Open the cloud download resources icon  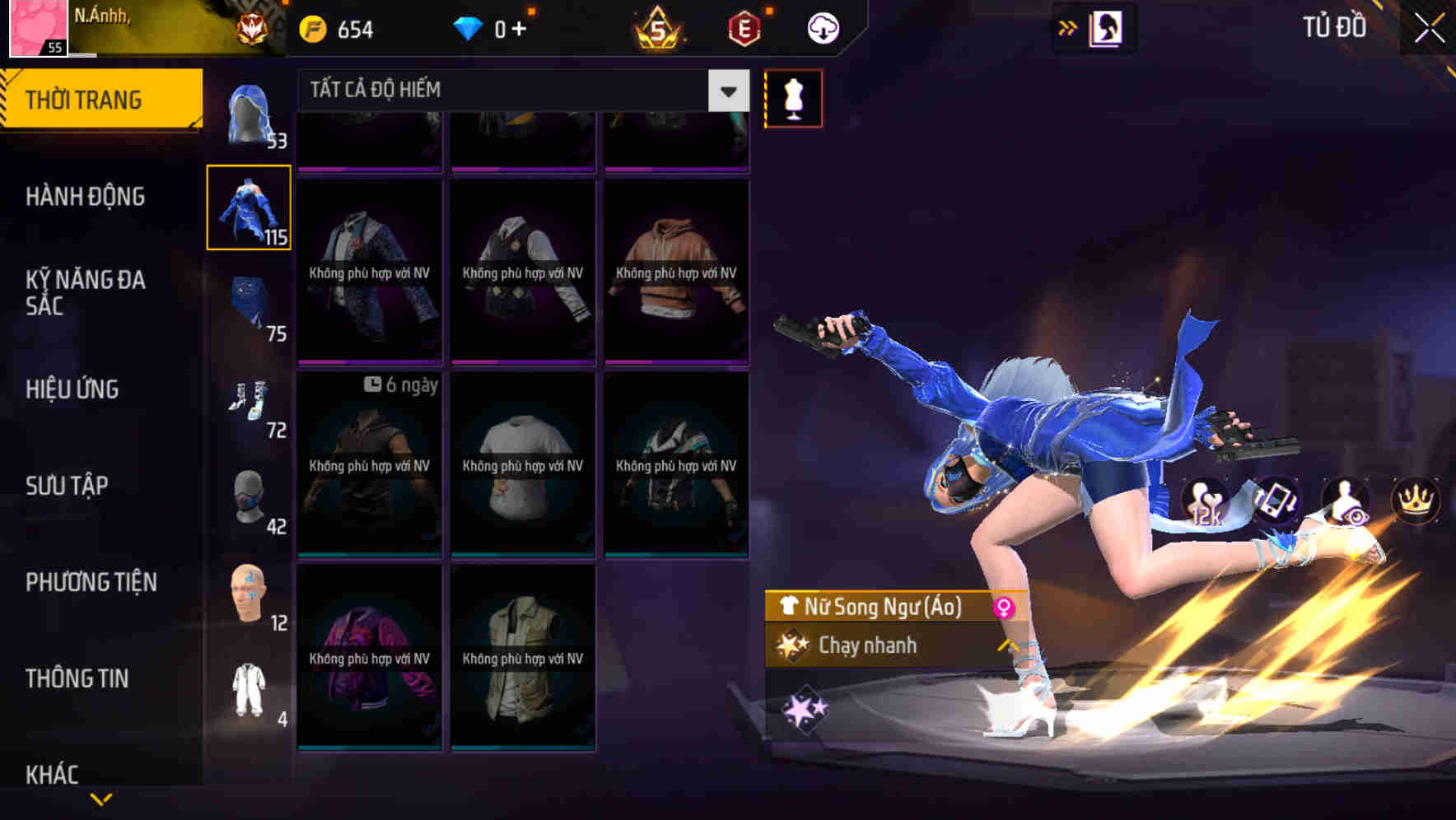click(x=824, y=27)
